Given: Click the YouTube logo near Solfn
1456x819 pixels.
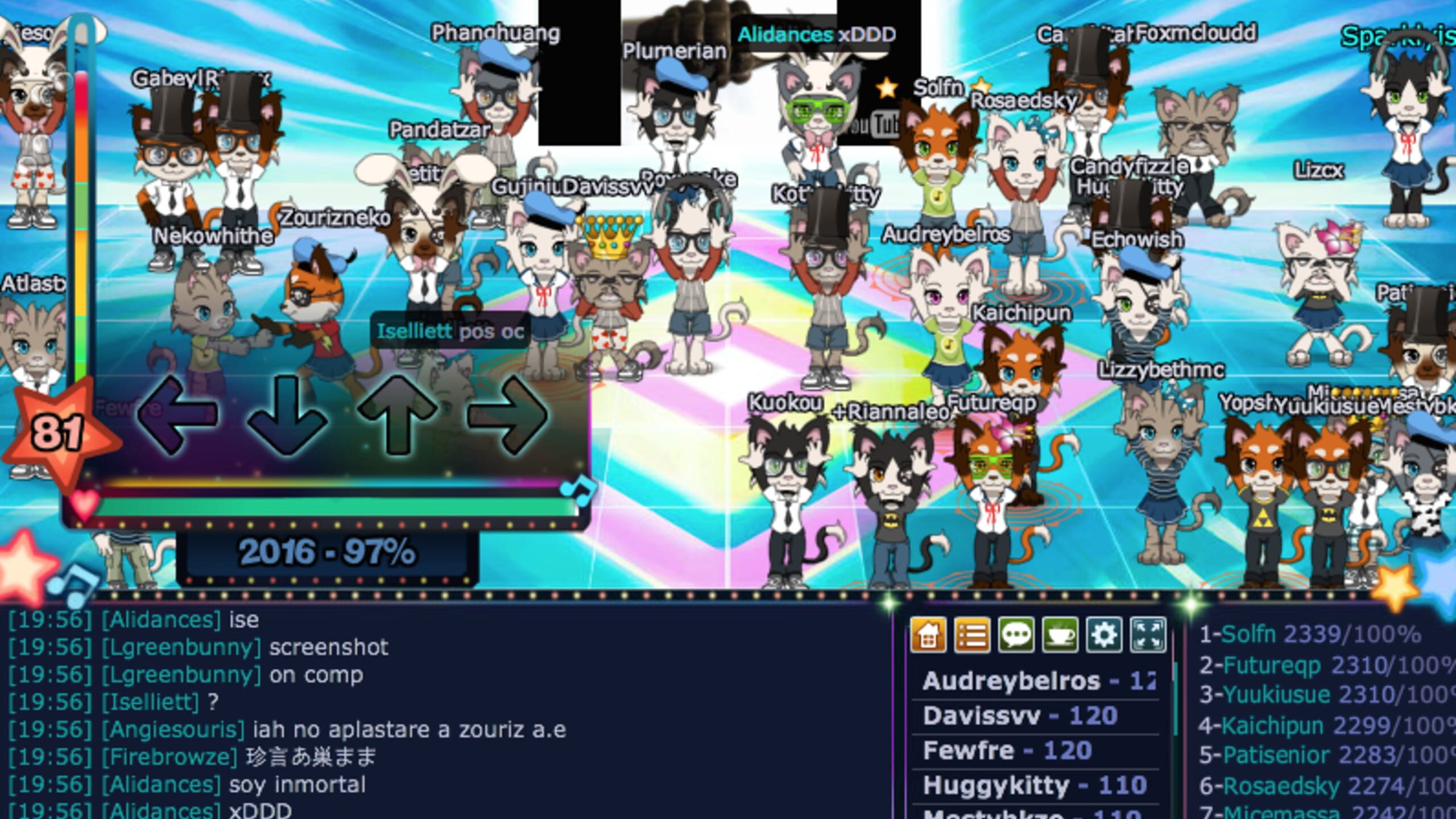Looking at the screenshot, I should coord(880,125).
